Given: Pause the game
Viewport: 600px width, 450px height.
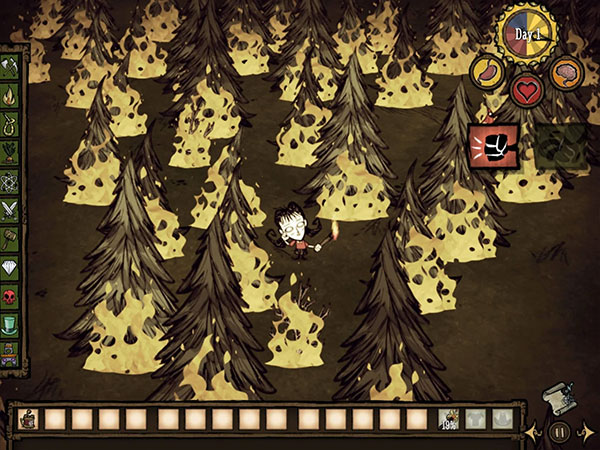Looking at the screenshot, I should click(x=560, y=433).
